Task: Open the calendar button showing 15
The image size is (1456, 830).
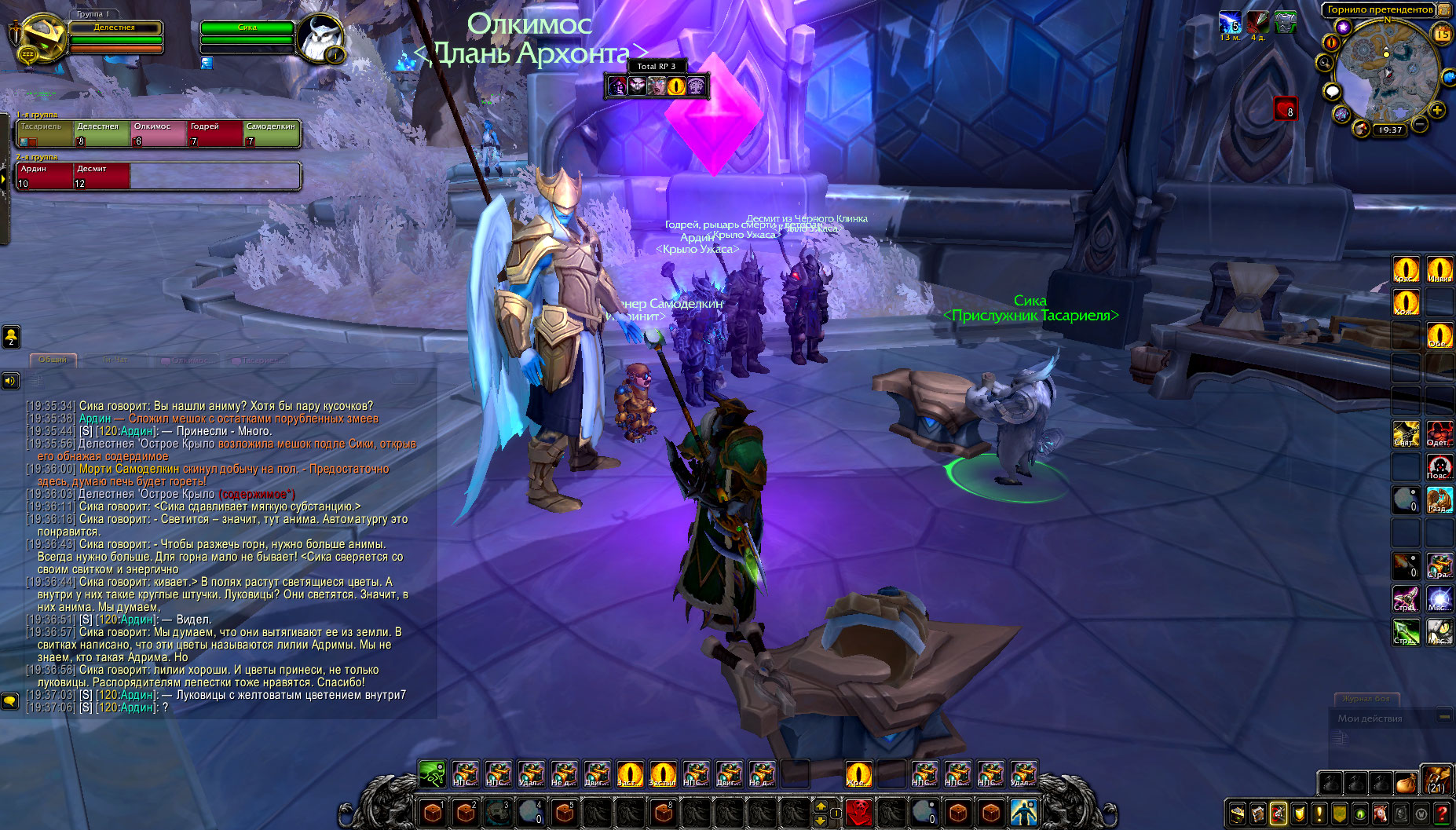Action: pyautogui.click(x=1442, y=34)
